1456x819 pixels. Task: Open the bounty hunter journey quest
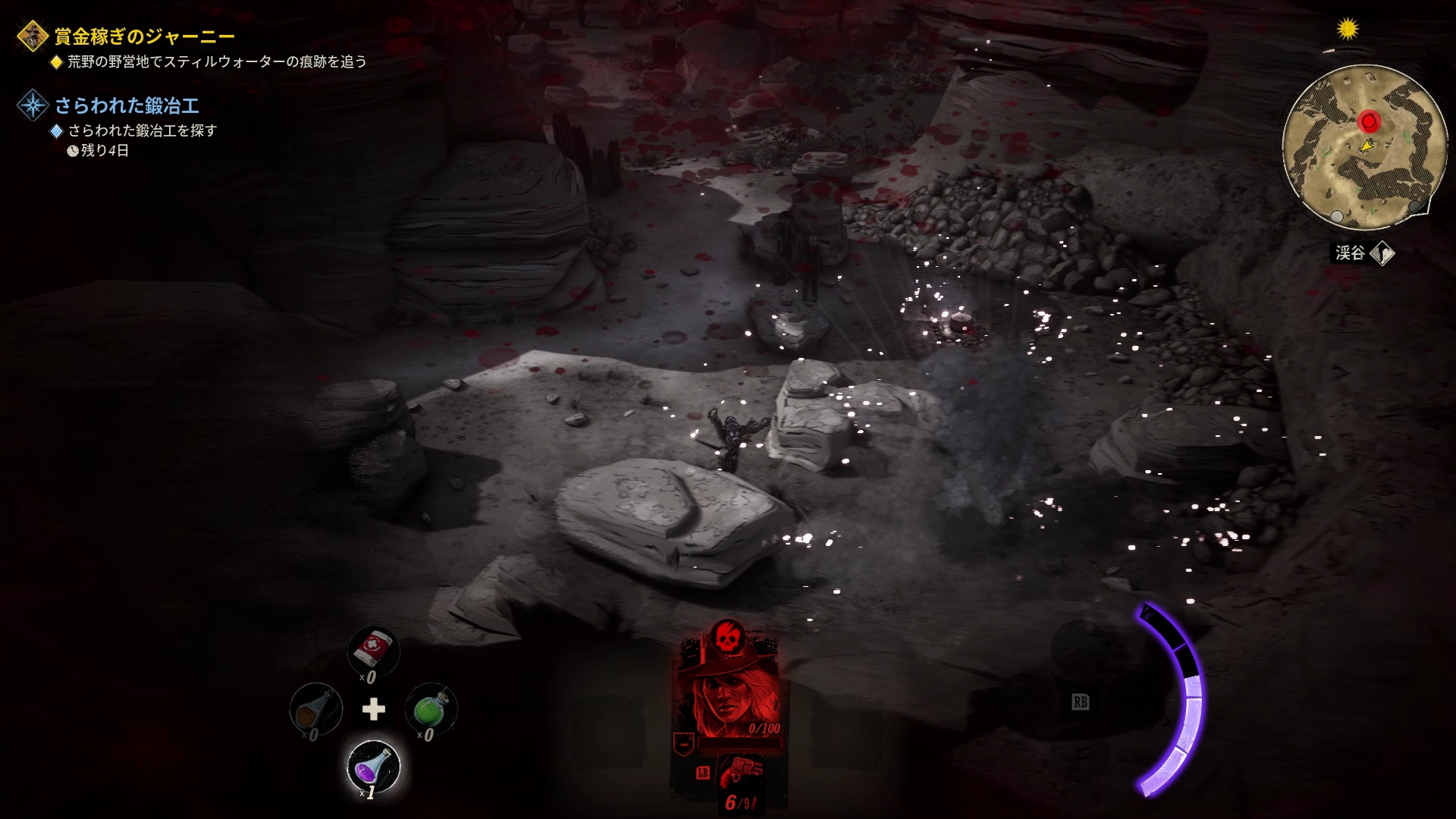[x=144, y=36]
